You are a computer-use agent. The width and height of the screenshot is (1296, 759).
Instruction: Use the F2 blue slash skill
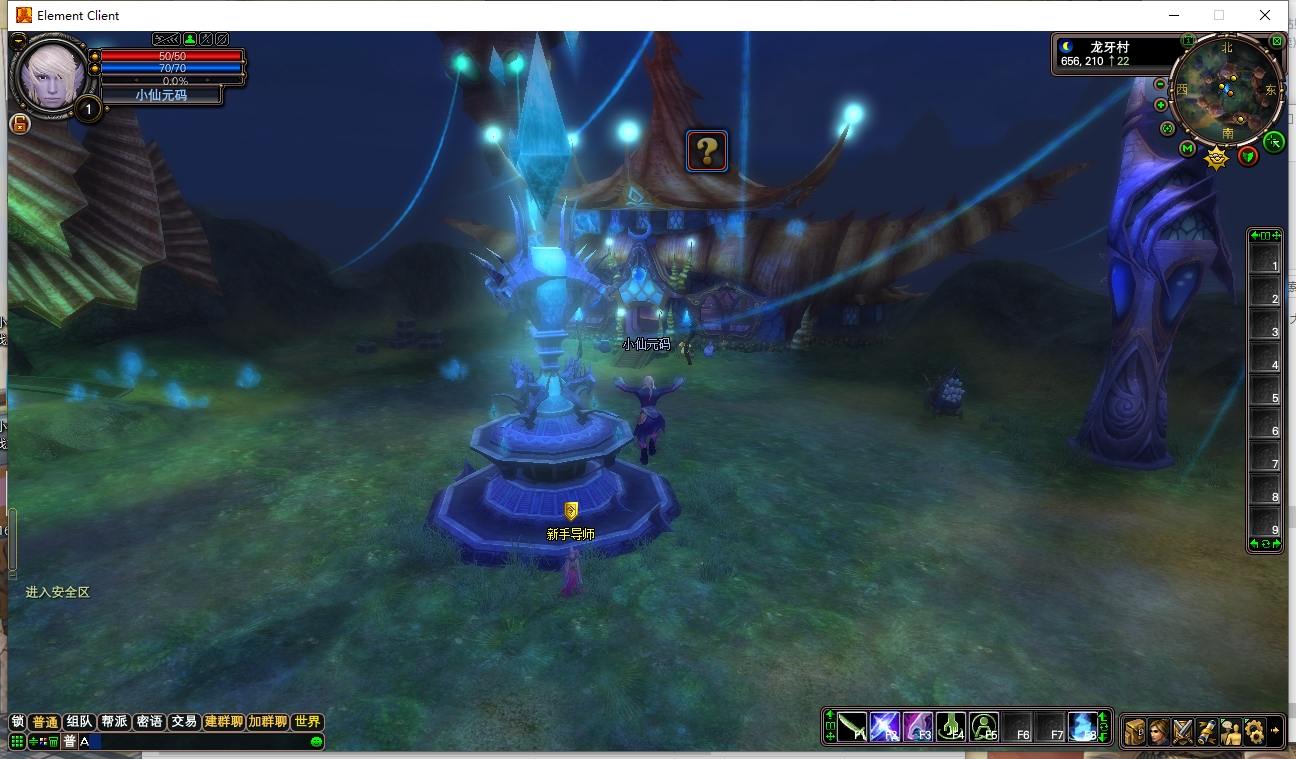(x=885, y=727)
